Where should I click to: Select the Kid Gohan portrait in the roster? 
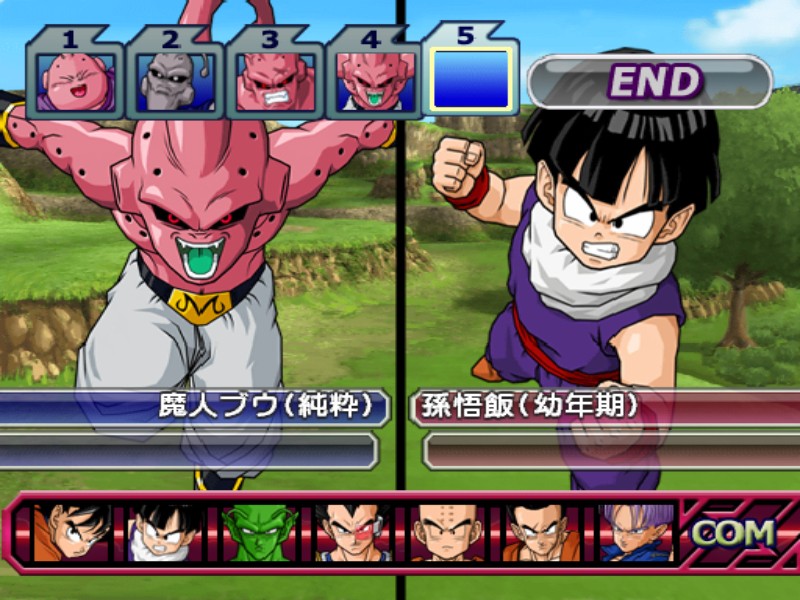coord(165,532)
